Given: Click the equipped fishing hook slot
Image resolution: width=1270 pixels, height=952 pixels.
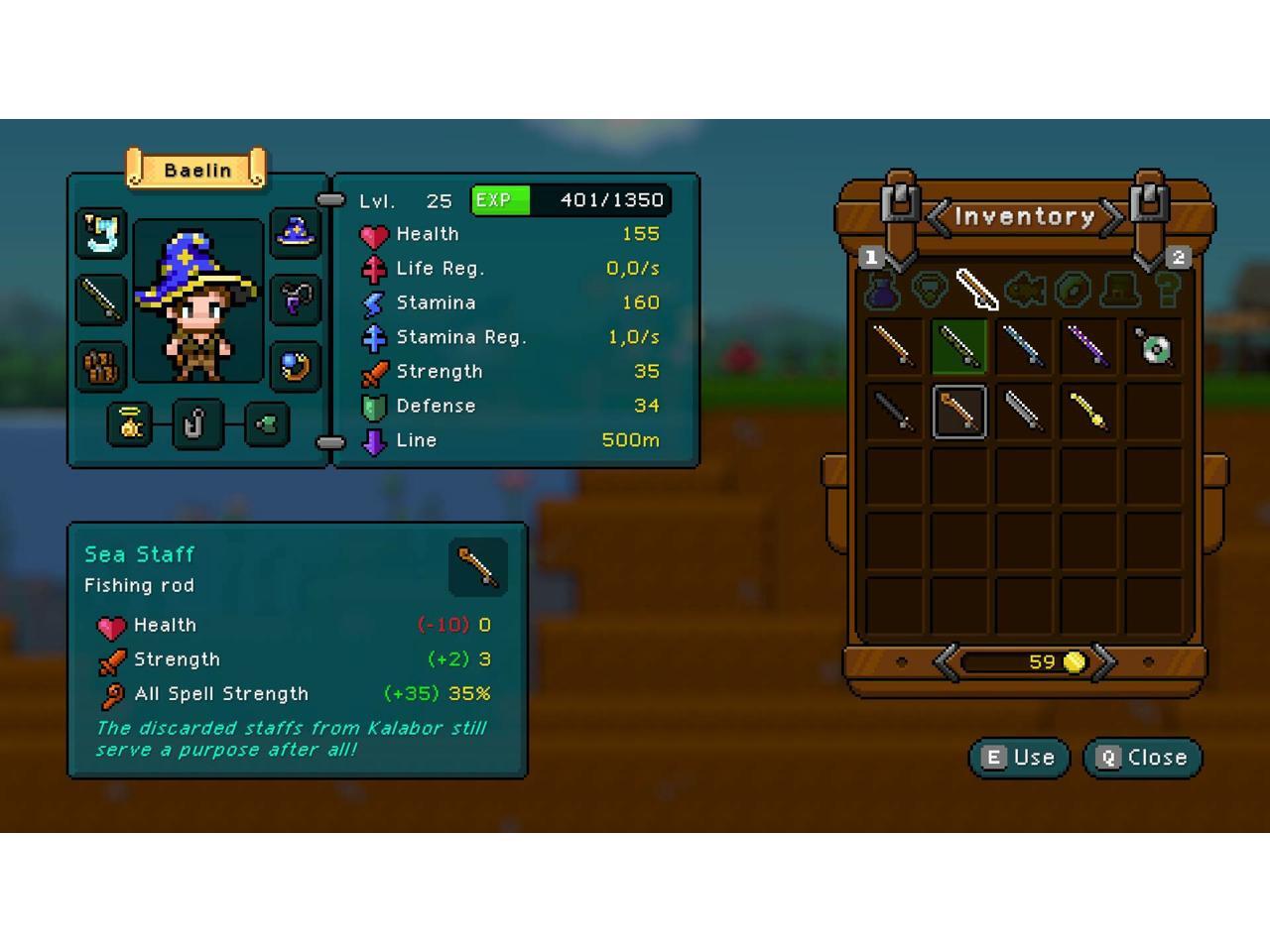Looking at the screenshot, I should click(x=197, y=424).
